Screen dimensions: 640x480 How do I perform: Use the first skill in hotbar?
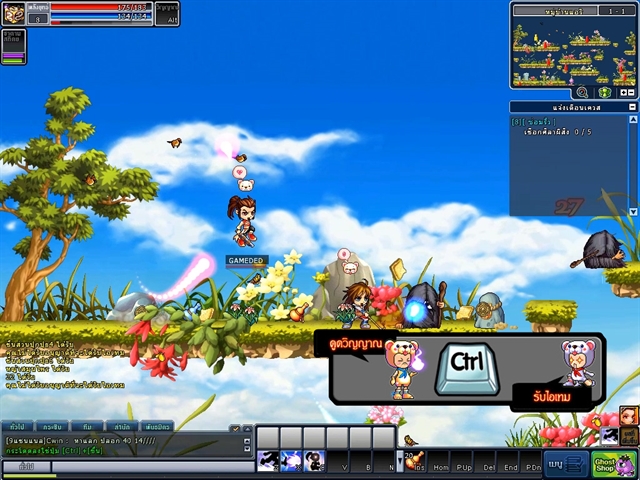268,460
